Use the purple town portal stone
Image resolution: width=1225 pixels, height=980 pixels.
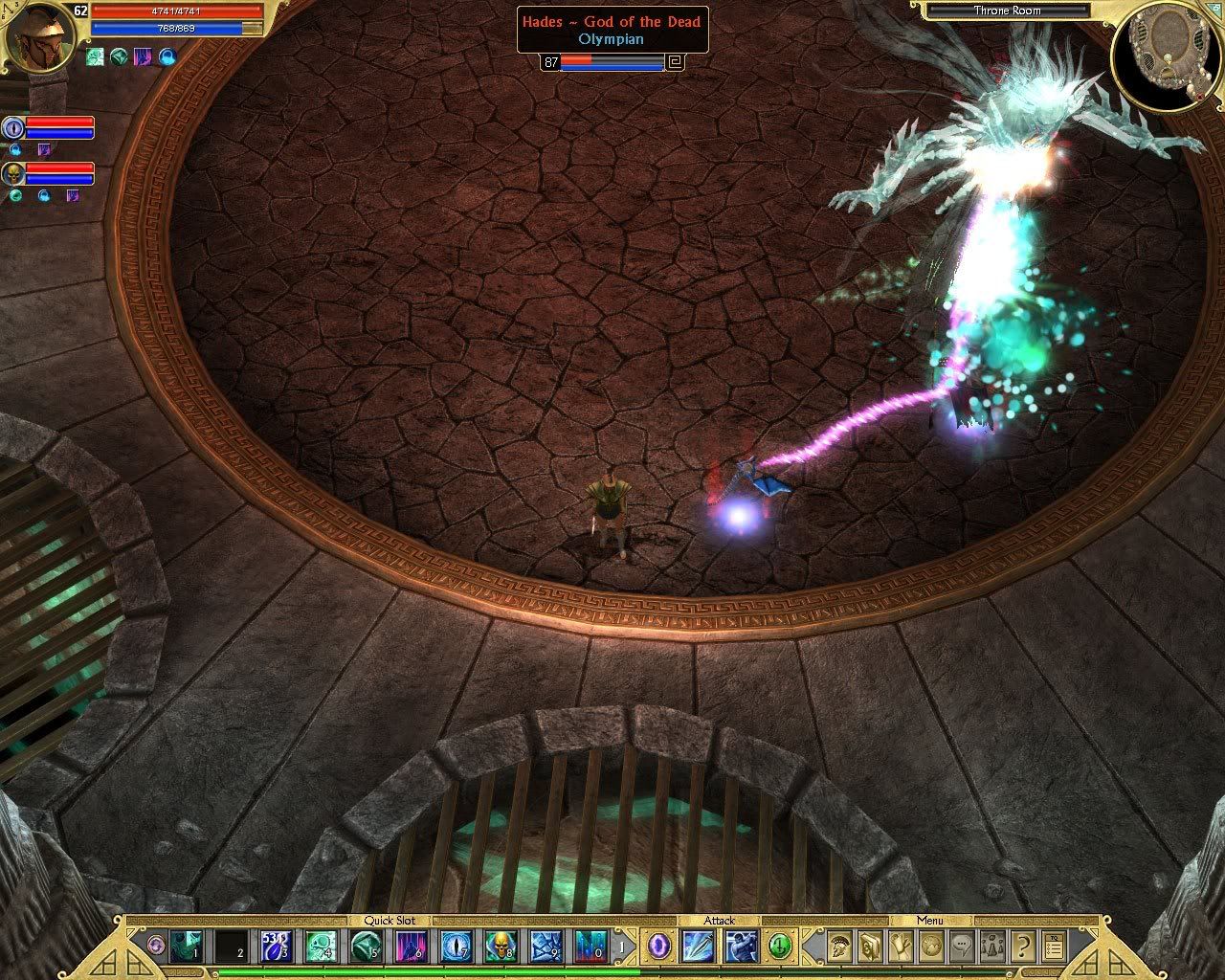click(x=659, y=947)
